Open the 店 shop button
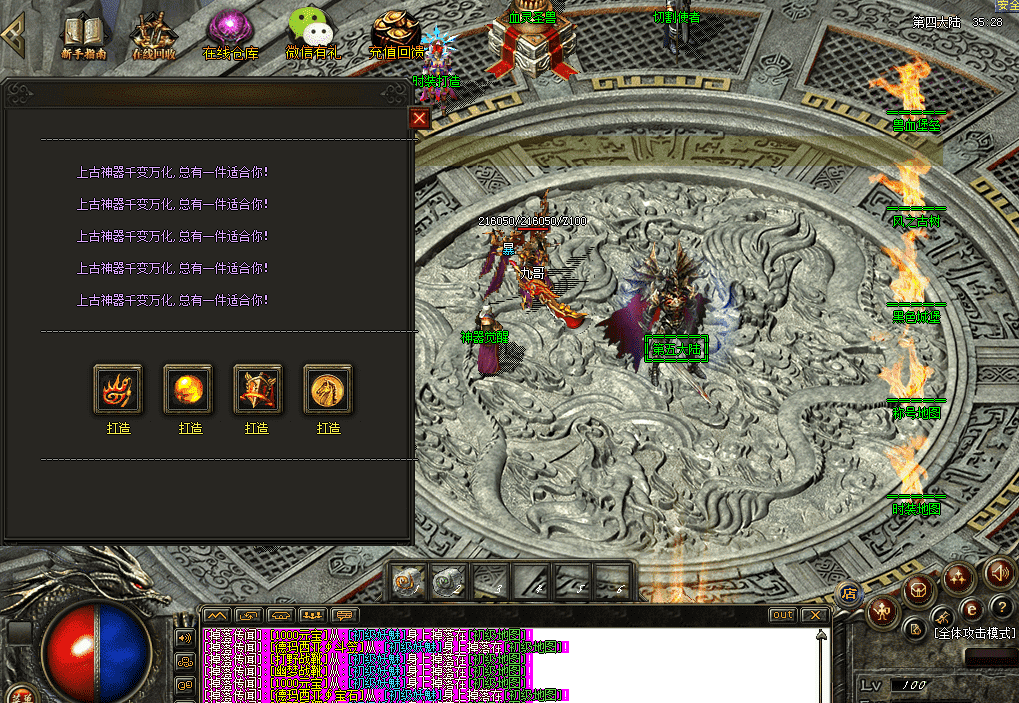Screen dimensions: 1019x703 click(x=847, y=594)
